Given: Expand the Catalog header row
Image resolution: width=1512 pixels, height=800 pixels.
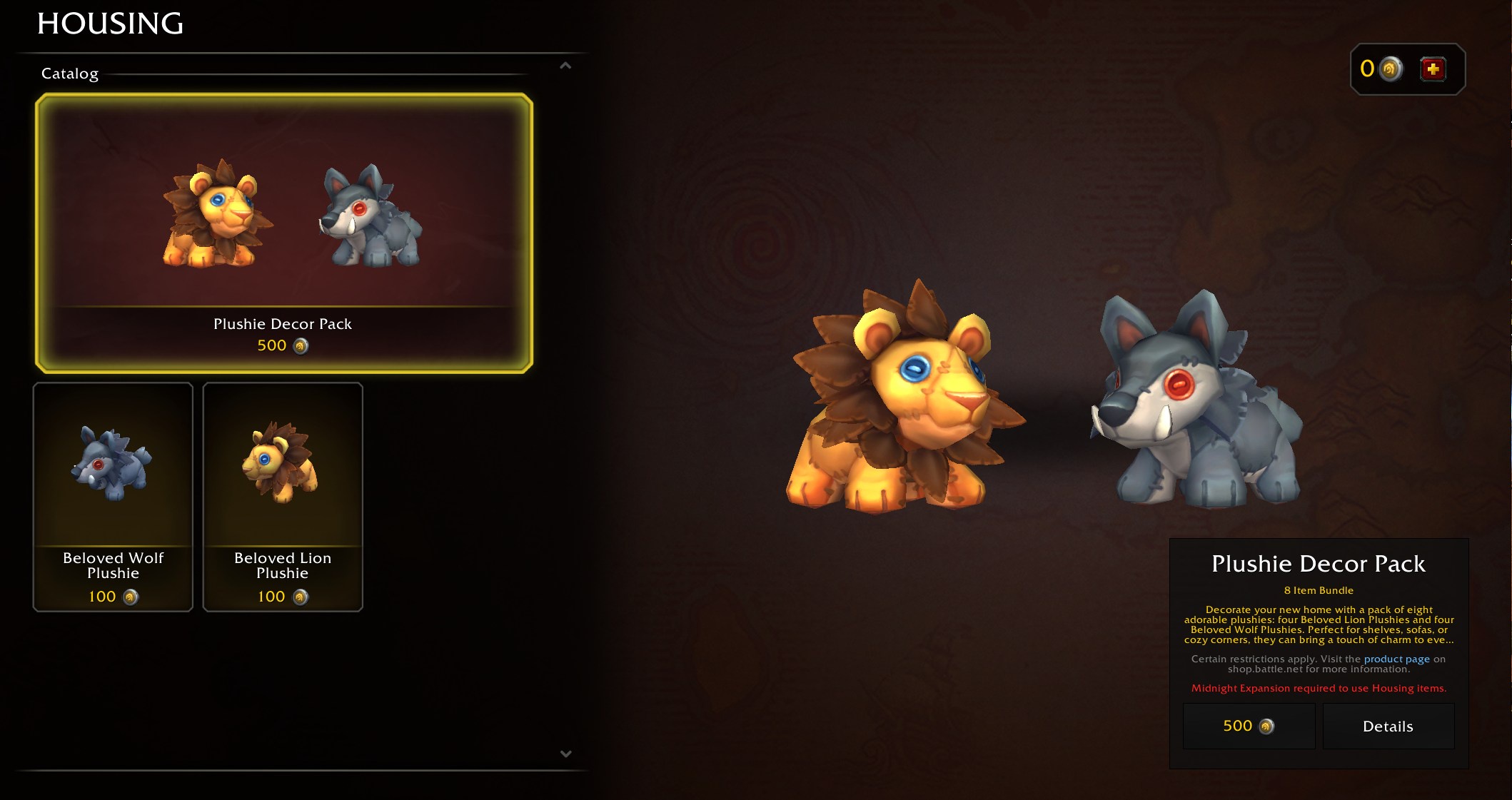Looking at the screenshot, I should pyautogui.click(x=70, y=74).
